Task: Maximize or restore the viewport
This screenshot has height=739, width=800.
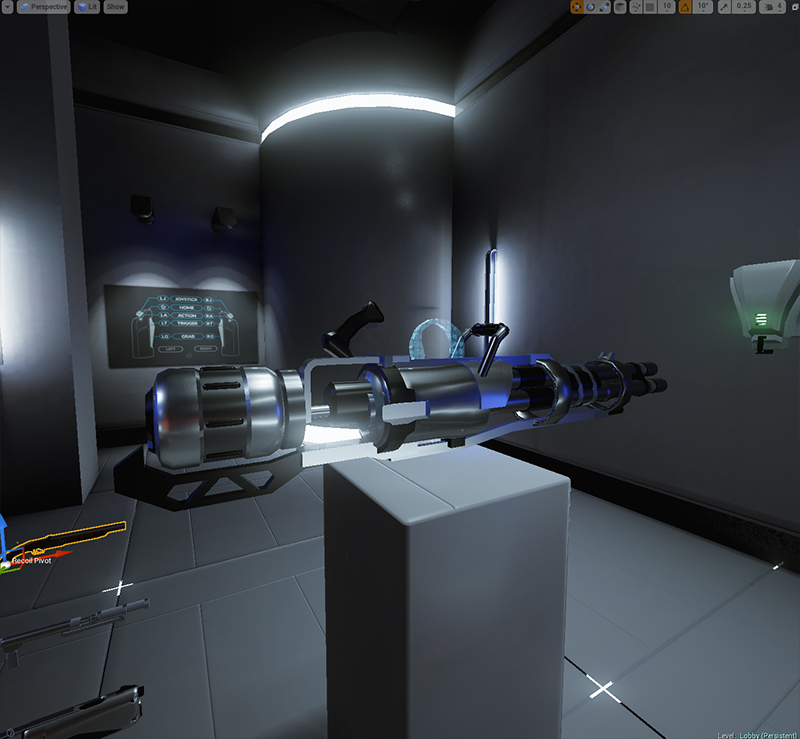Action: (x=794, y=6)
